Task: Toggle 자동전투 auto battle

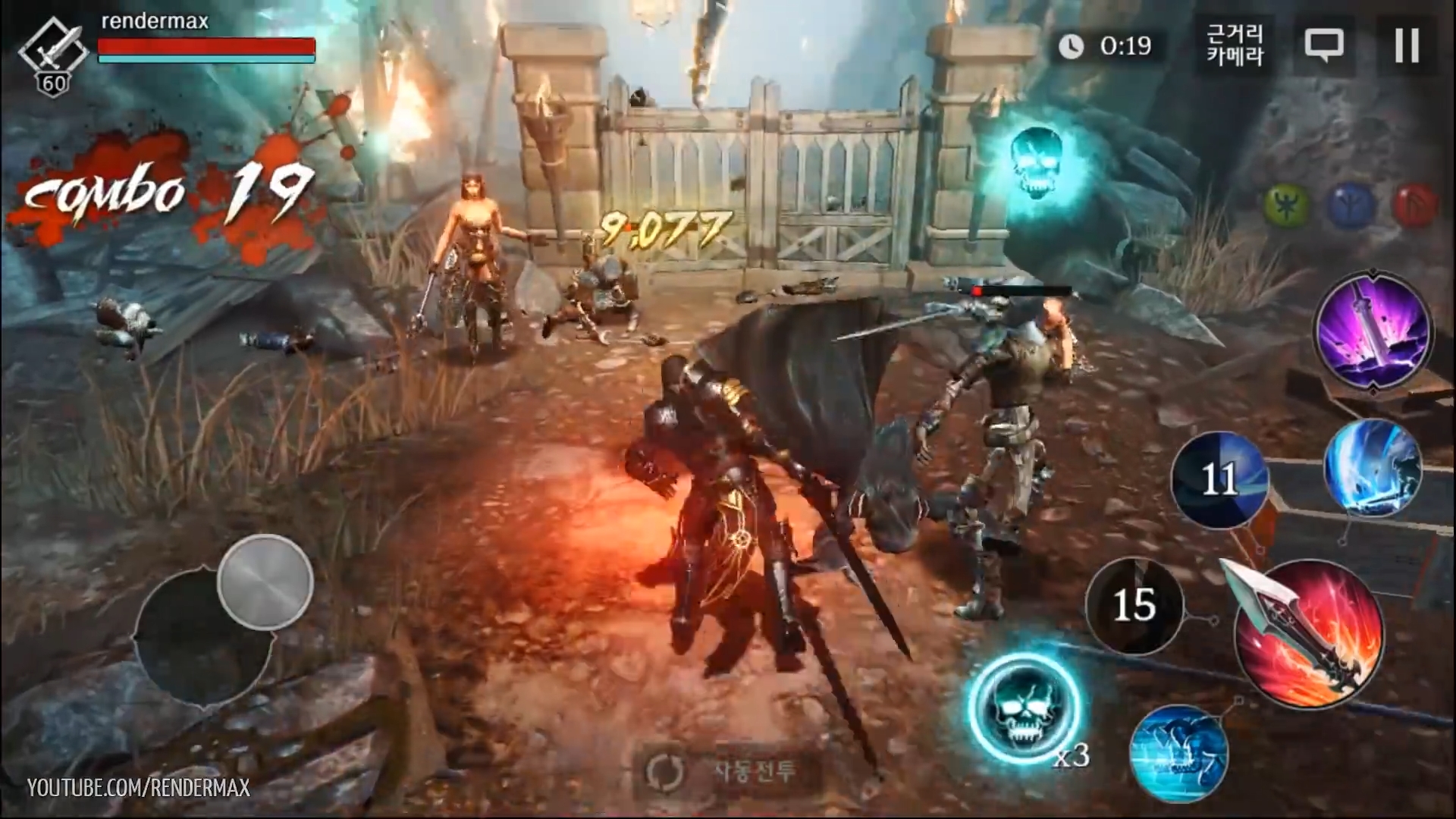Action: coord(722,772)
